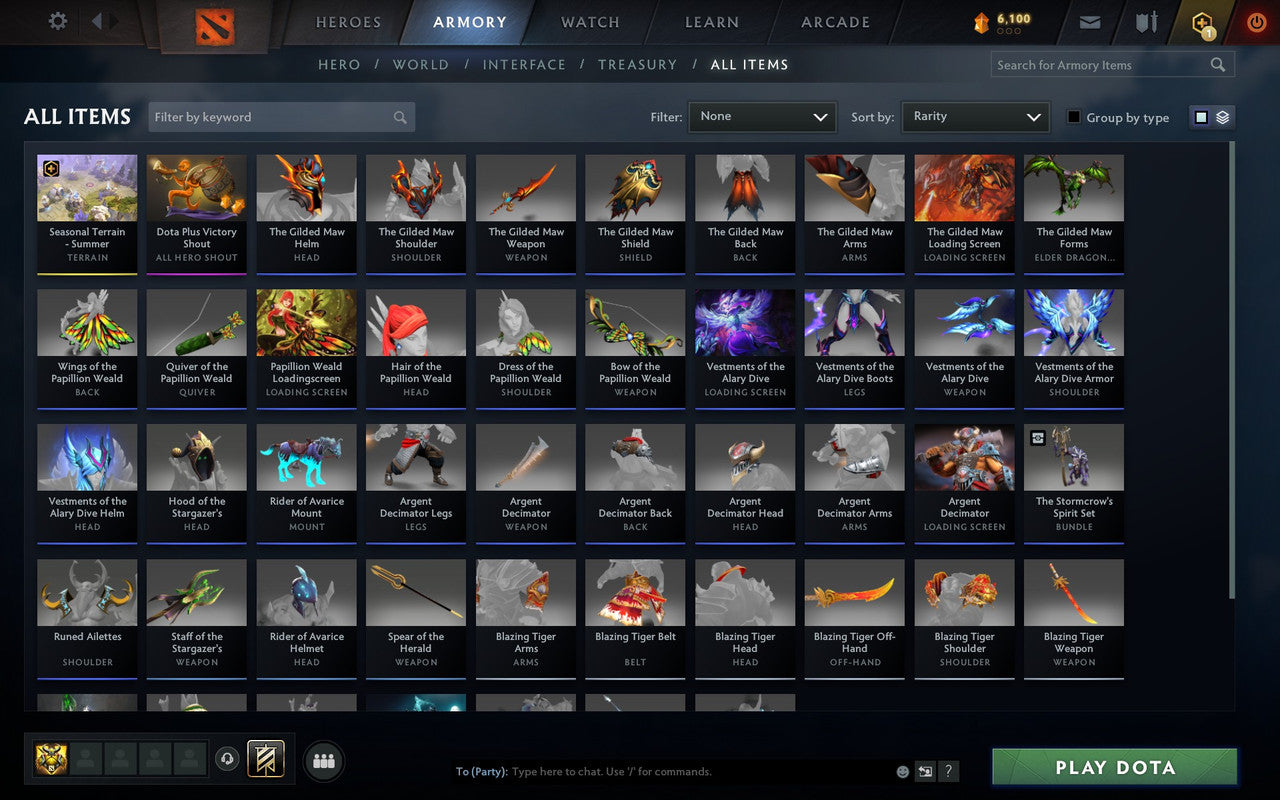Click the PLAY DOTA button
1280x800 pixels.
pos(1113,767)
